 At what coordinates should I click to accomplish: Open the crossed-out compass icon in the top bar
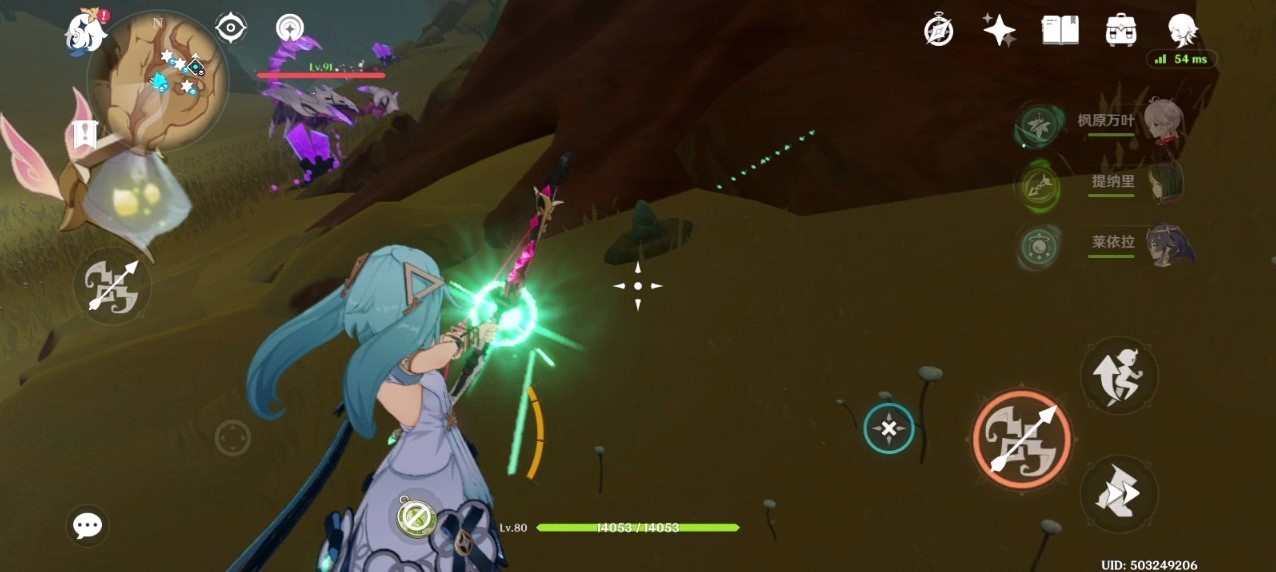(938, 30)
